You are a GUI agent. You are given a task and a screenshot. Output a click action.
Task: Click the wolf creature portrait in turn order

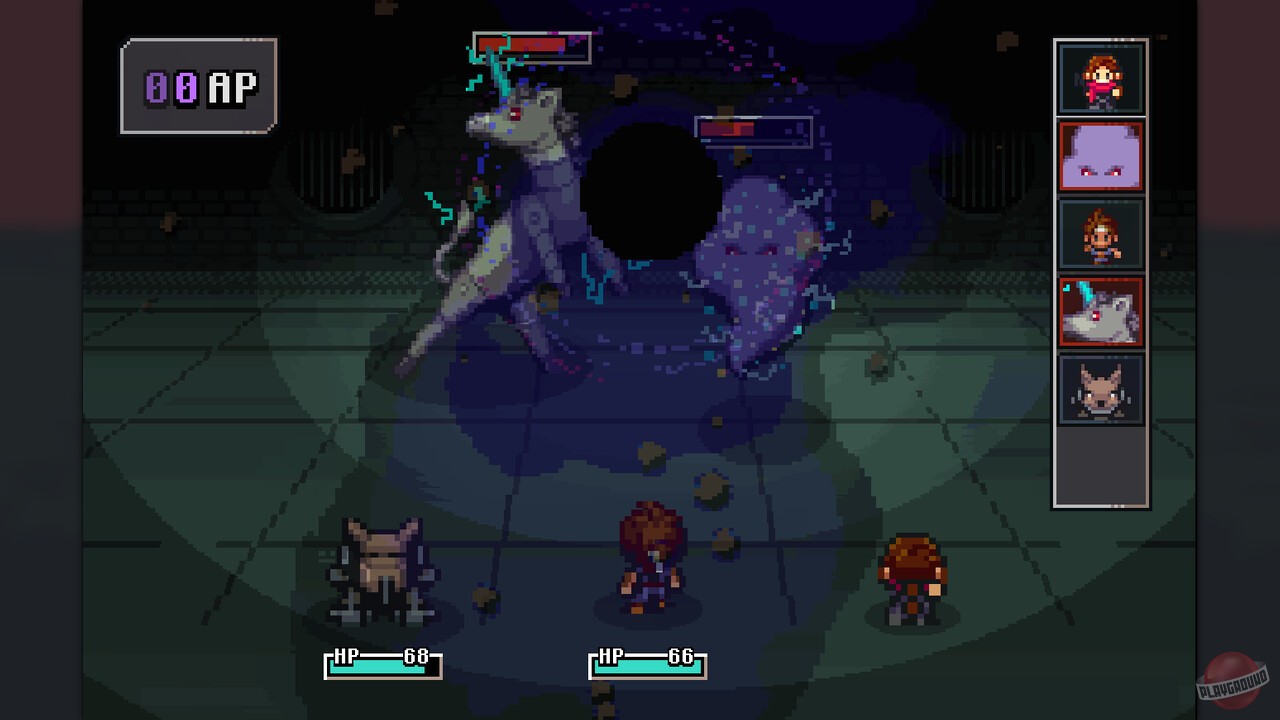(1101, 390)
